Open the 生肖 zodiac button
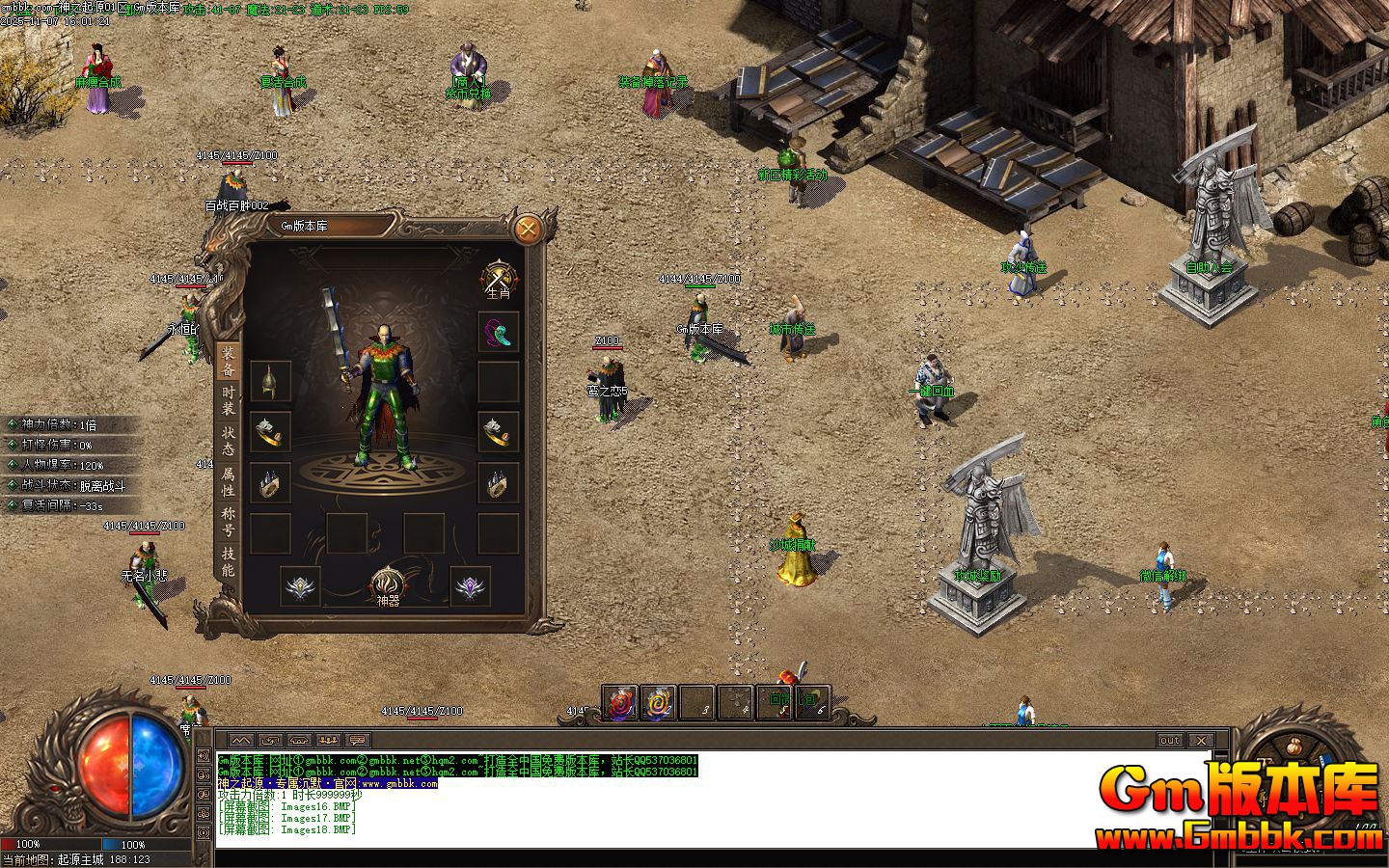 tap(499, 279)
